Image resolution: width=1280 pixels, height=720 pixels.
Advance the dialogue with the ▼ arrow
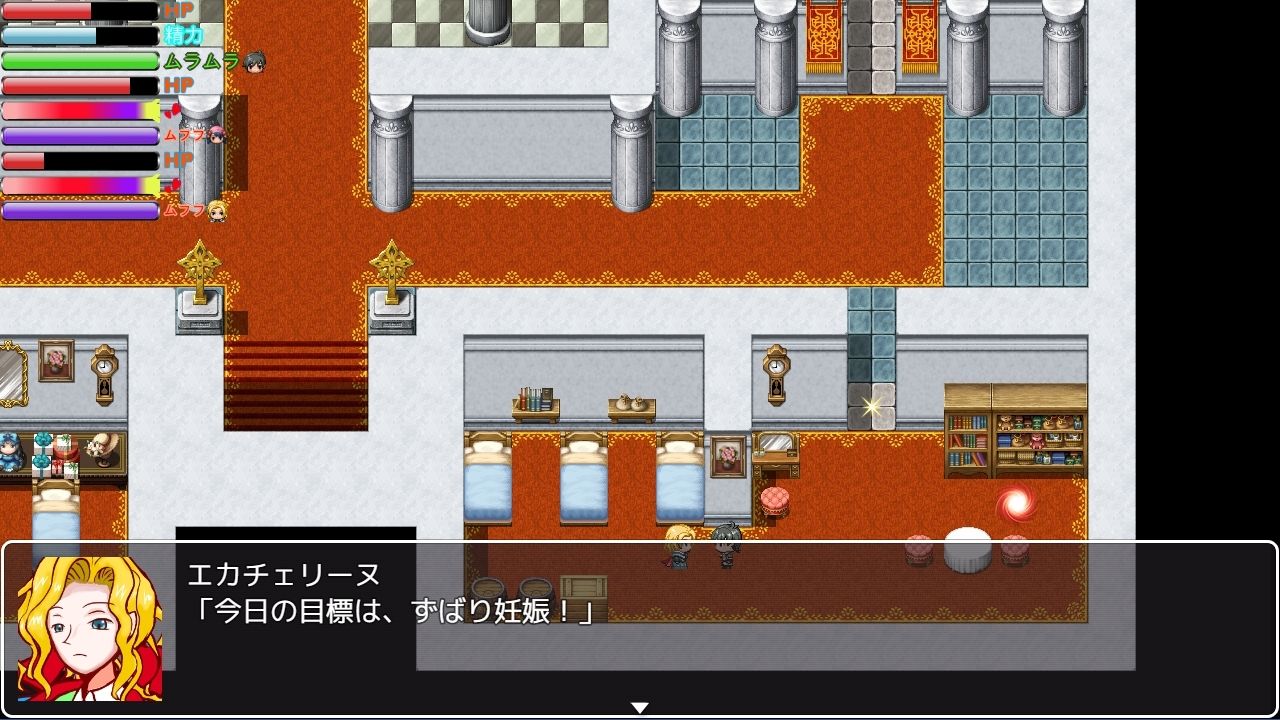(x=639, y=705)
